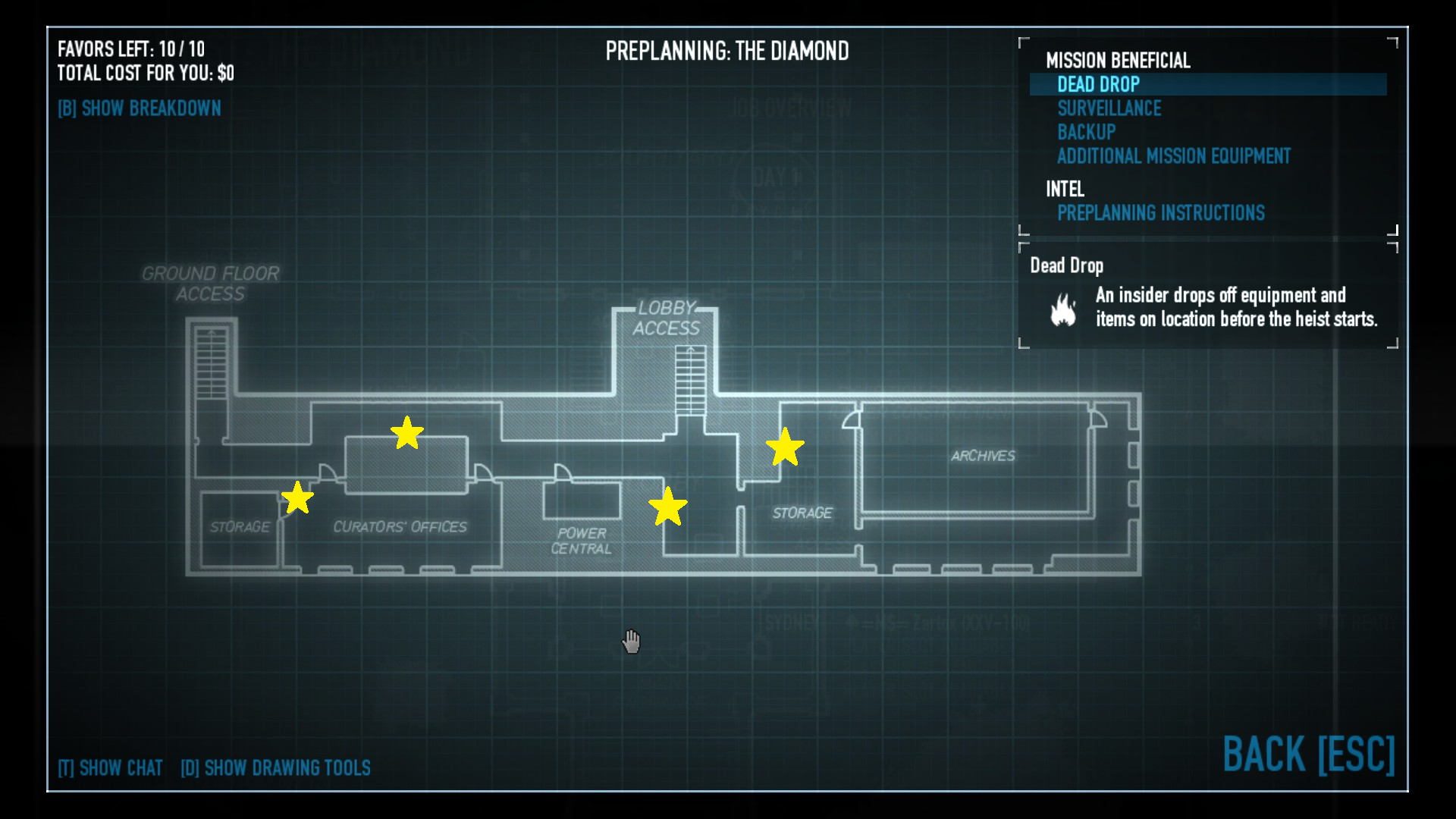
Task: Show the chat panel
Action: (x=111, y=768)
